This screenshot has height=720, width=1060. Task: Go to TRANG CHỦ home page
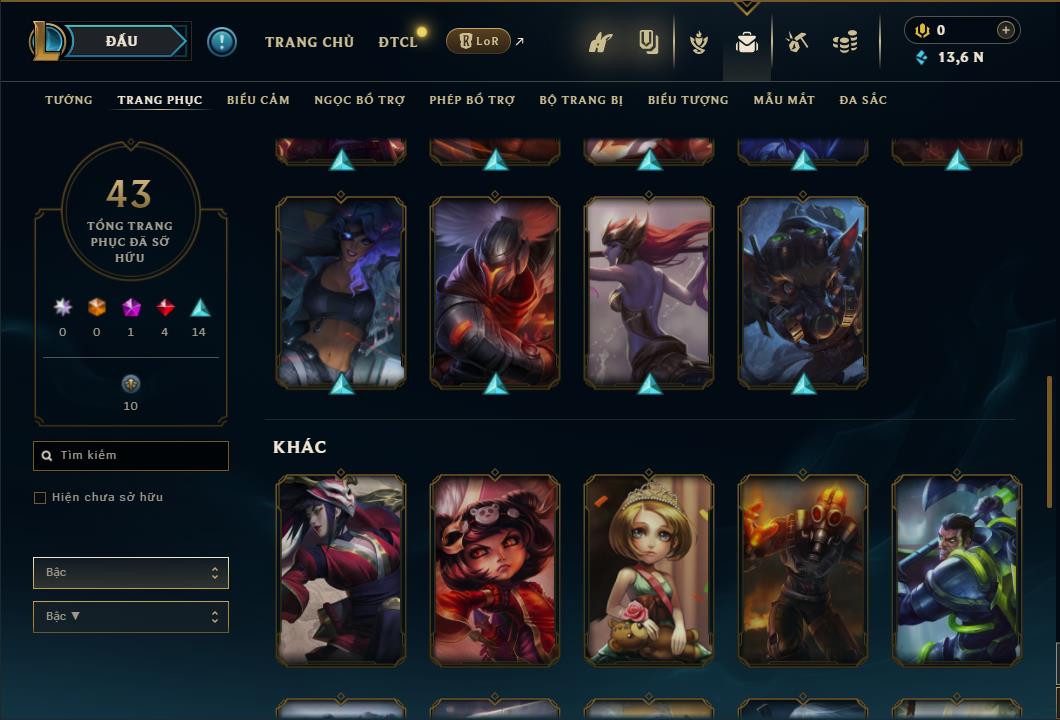309,42
